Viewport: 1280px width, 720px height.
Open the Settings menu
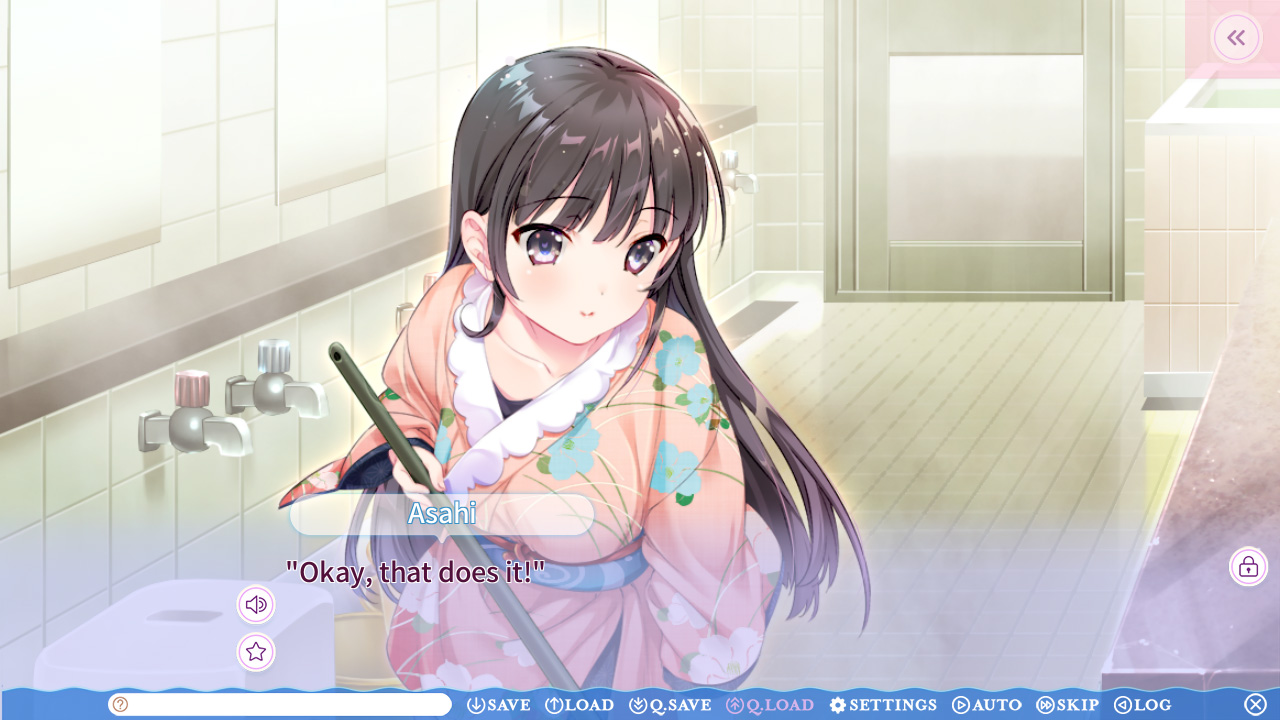point(883,705)
